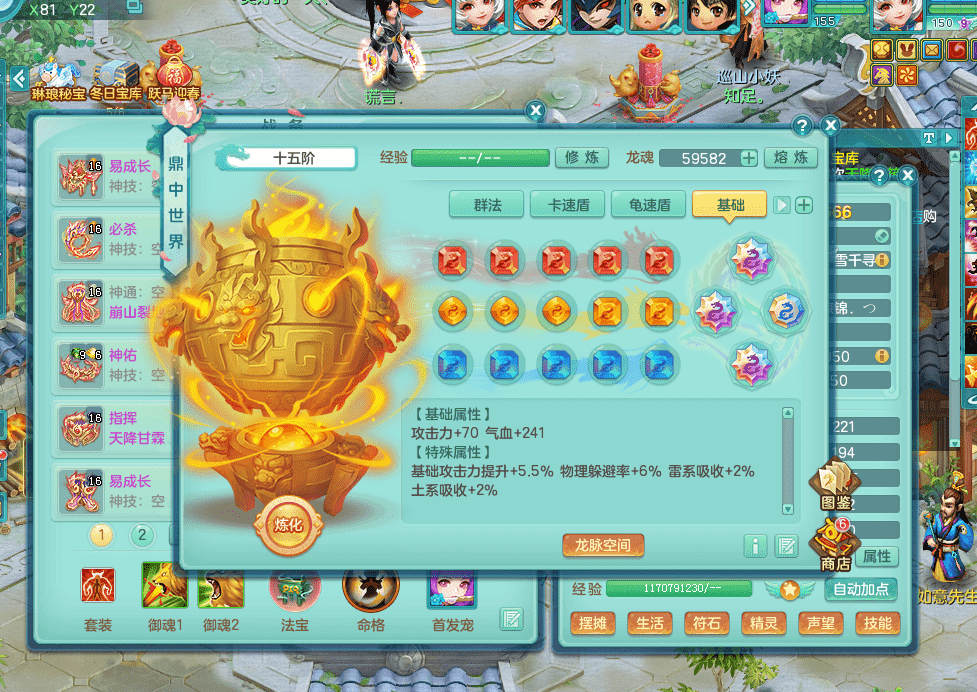Open the 跃马迎春 event icon
Image resolution: width=977 pixels, height=692 pixels.
174,71
